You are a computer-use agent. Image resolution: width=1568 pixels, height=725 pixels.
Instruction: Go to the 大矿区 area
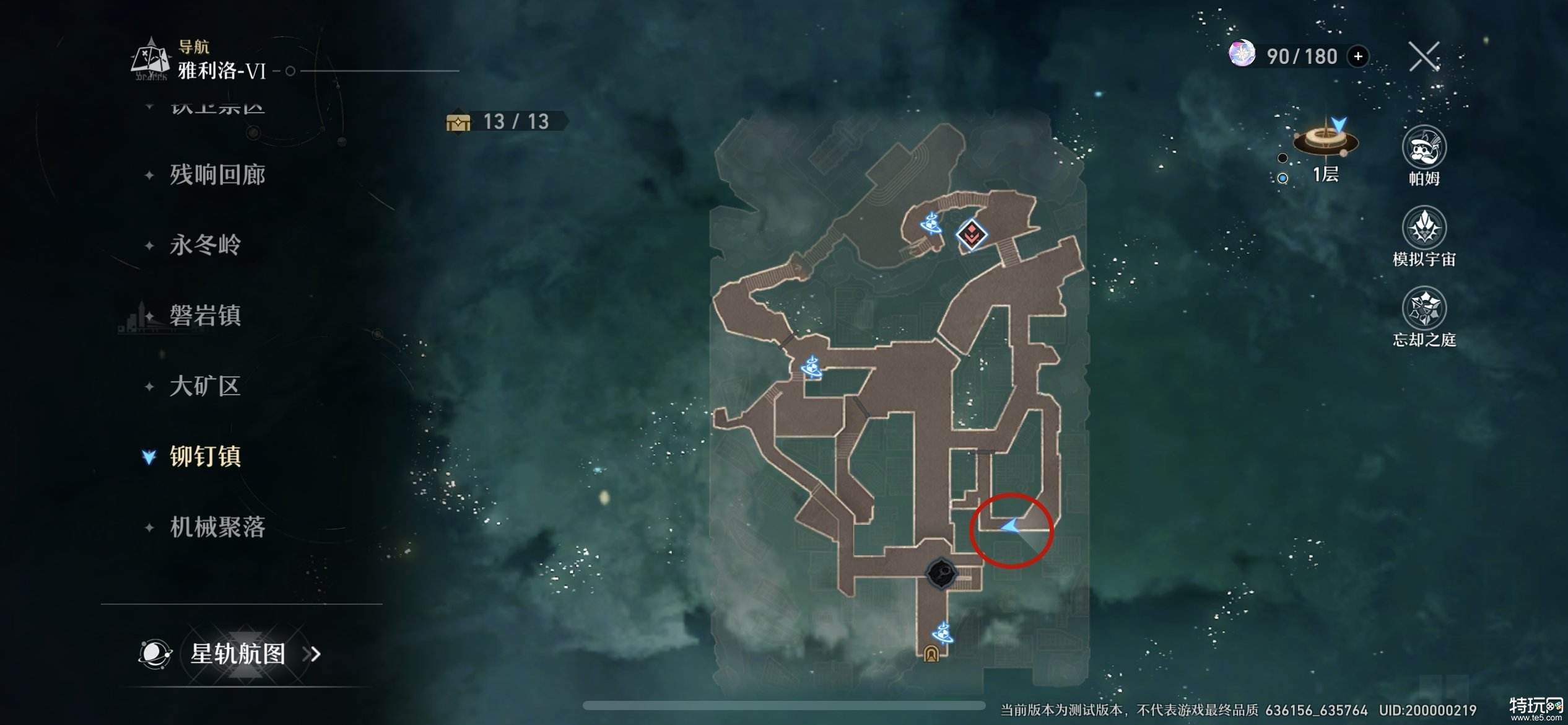coord(205,386)
